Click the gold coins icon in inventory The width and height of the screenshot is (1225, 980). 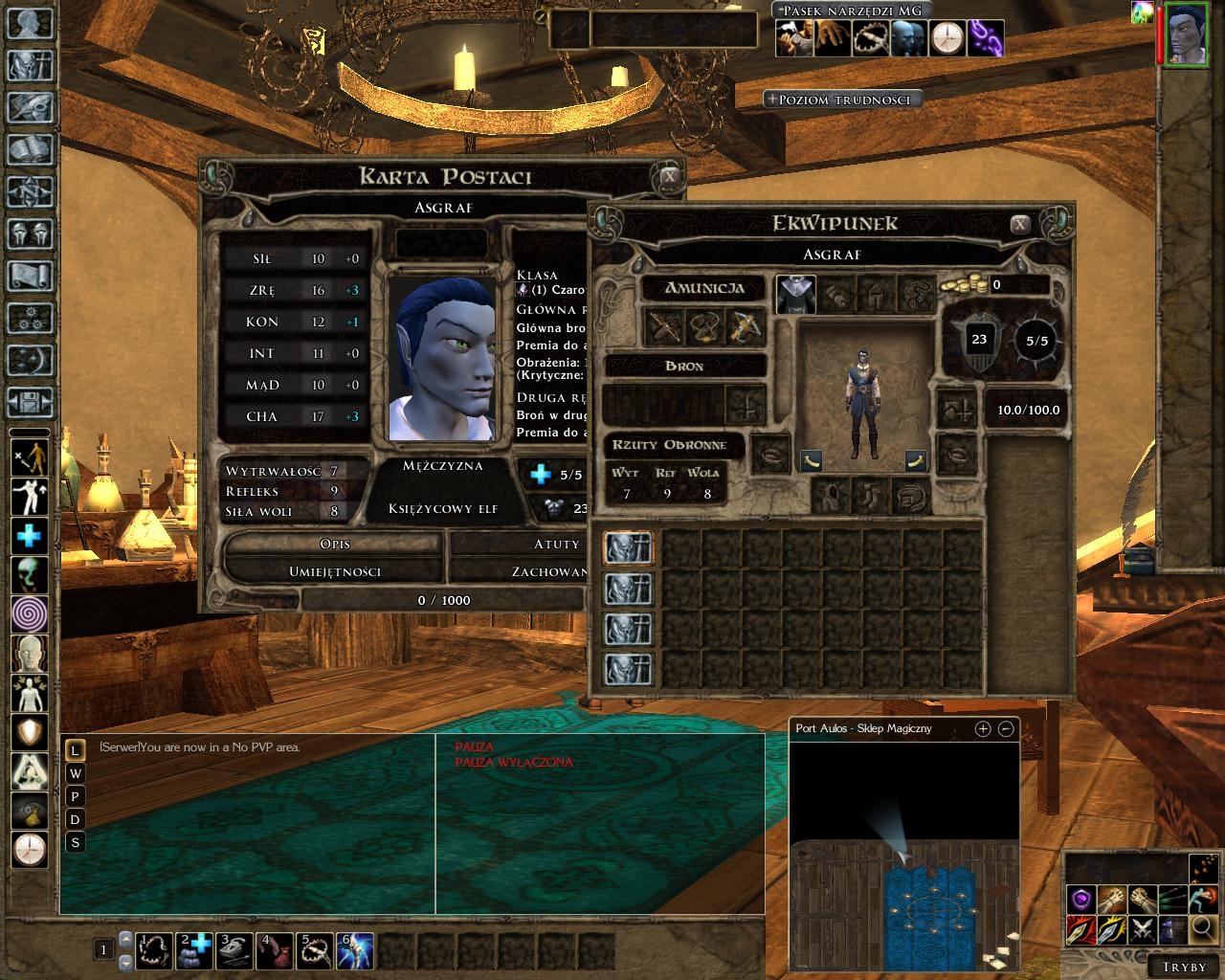(x=962, y=284)
